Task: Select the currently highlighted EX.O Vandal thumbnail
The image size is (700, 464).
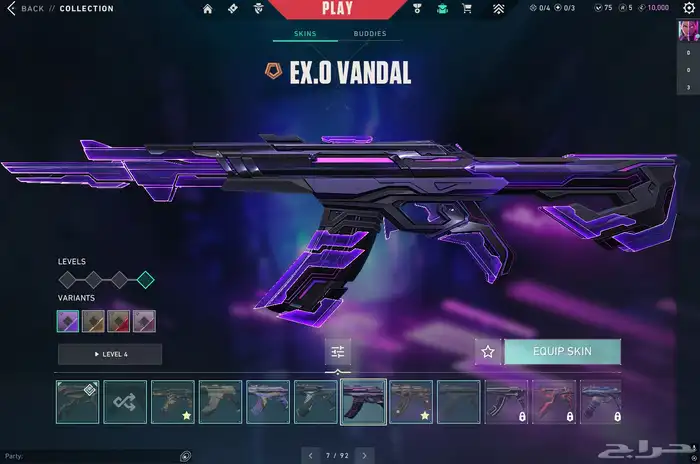Action: coord(363,401)
